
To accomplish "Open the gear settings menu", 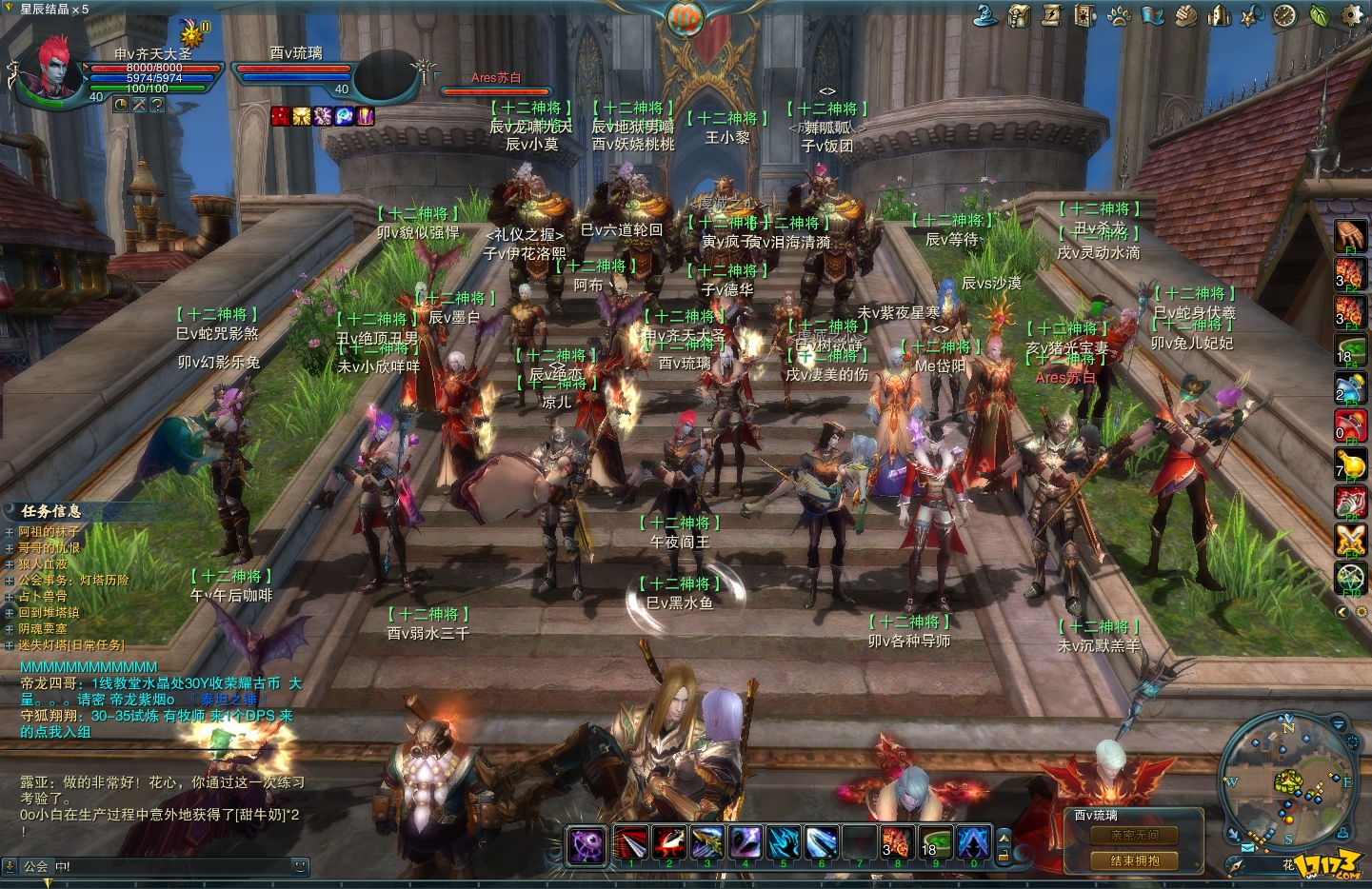I will click(x=1352, y=15).
